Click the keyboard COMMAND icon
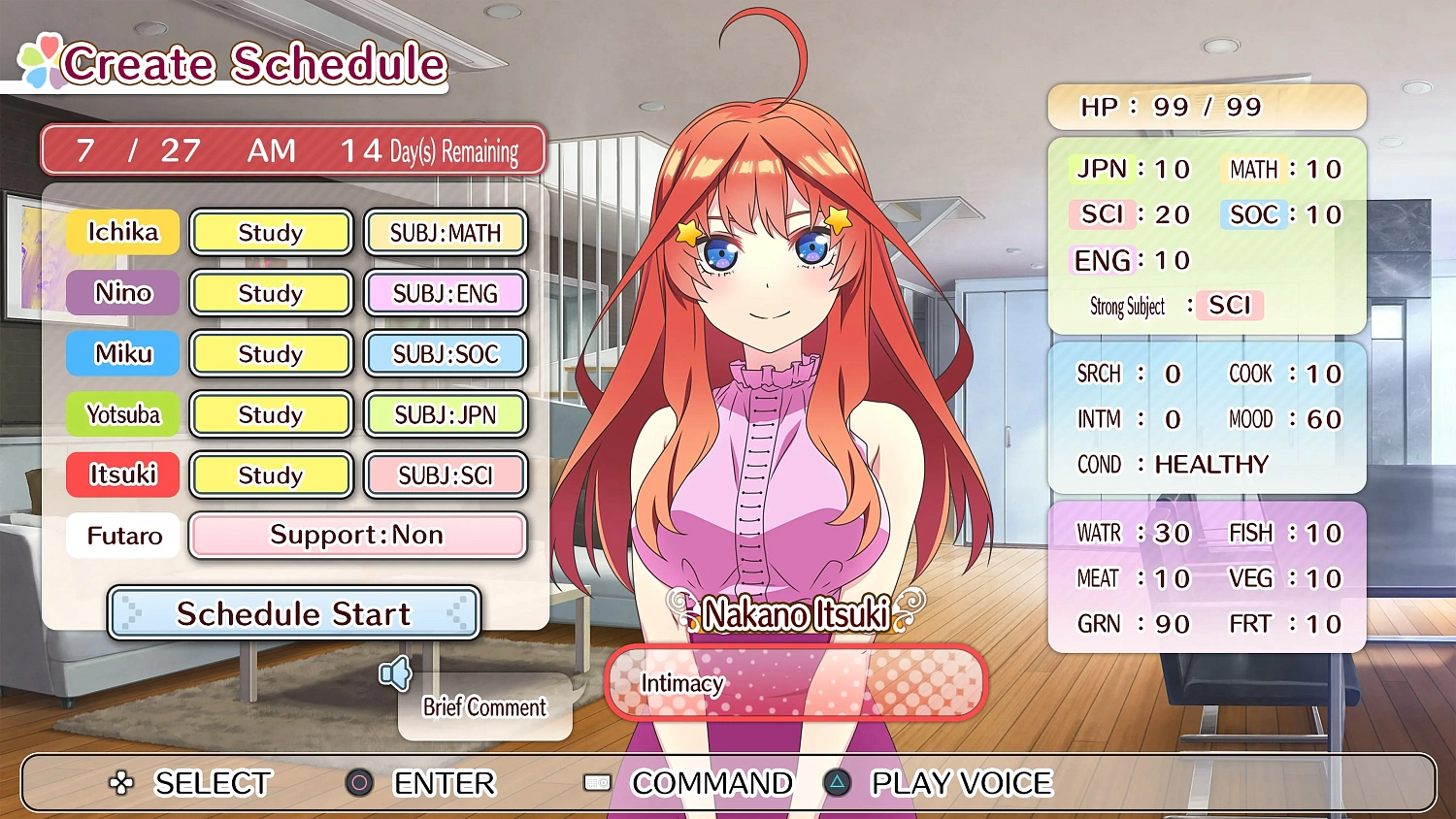1456x819 pixels. point(596,783)
